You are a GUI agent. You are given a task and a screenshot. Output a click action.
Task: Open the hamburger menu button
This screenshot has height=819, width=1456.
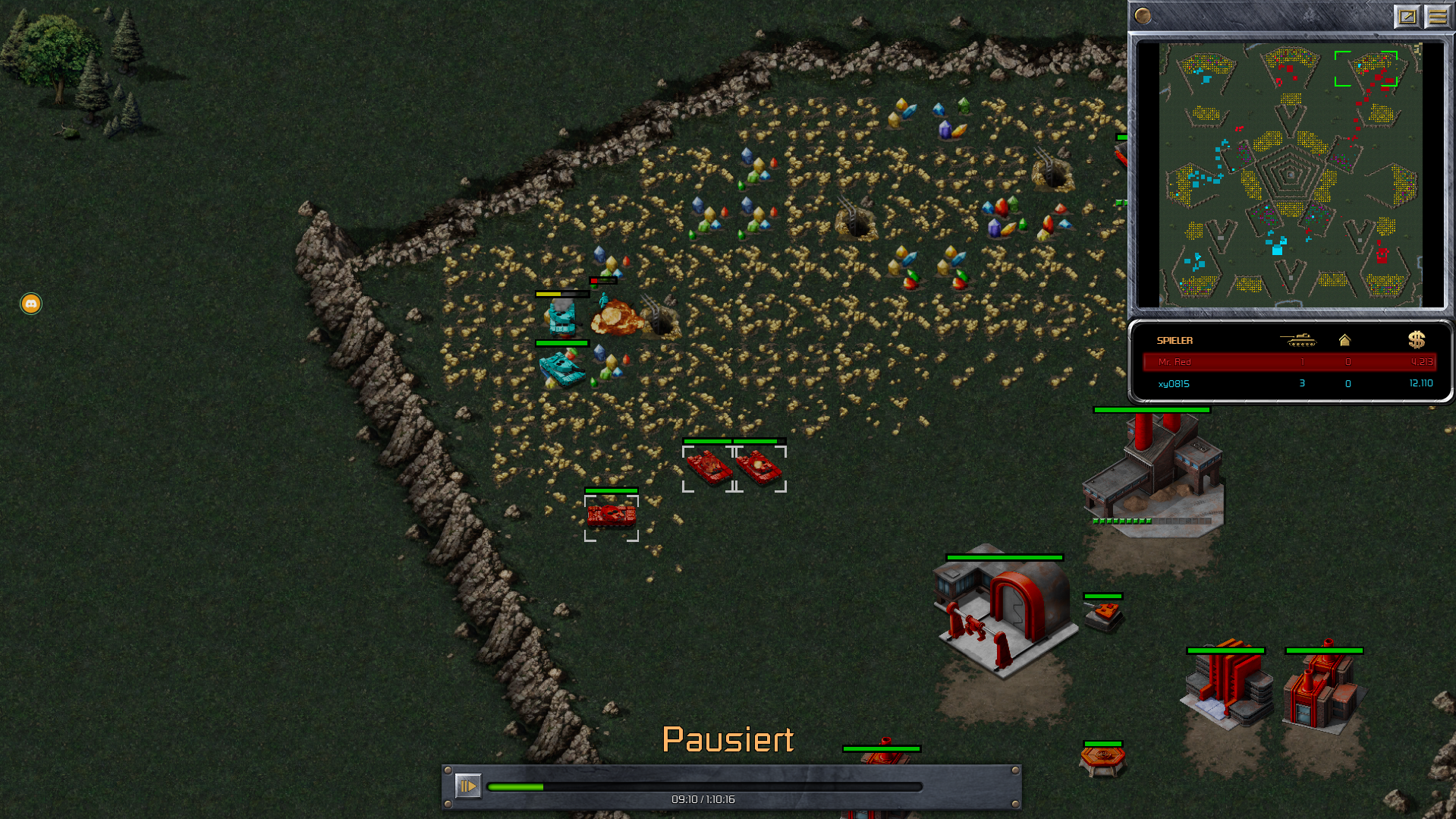tap(1437, 16)
